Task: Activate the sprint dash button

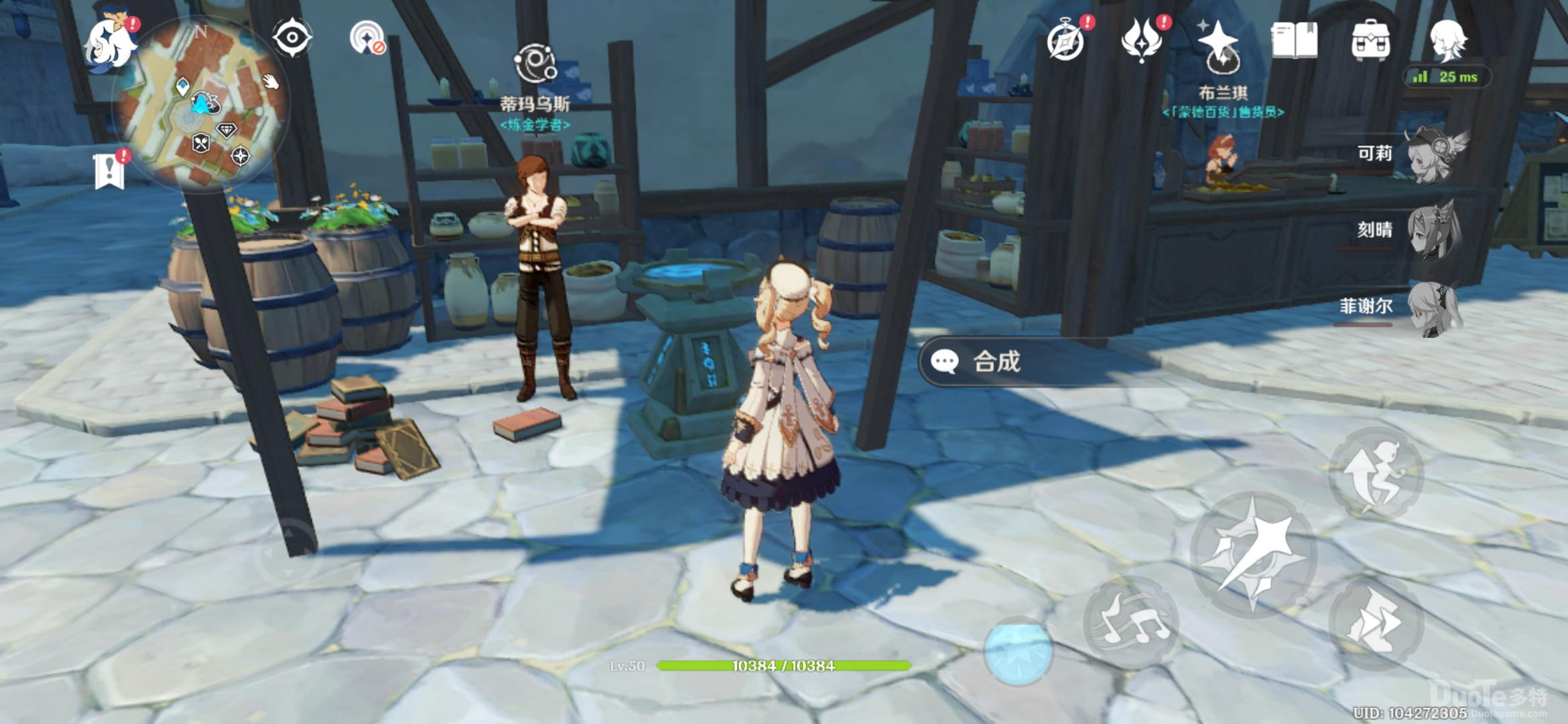Action: coord(1376,622)
